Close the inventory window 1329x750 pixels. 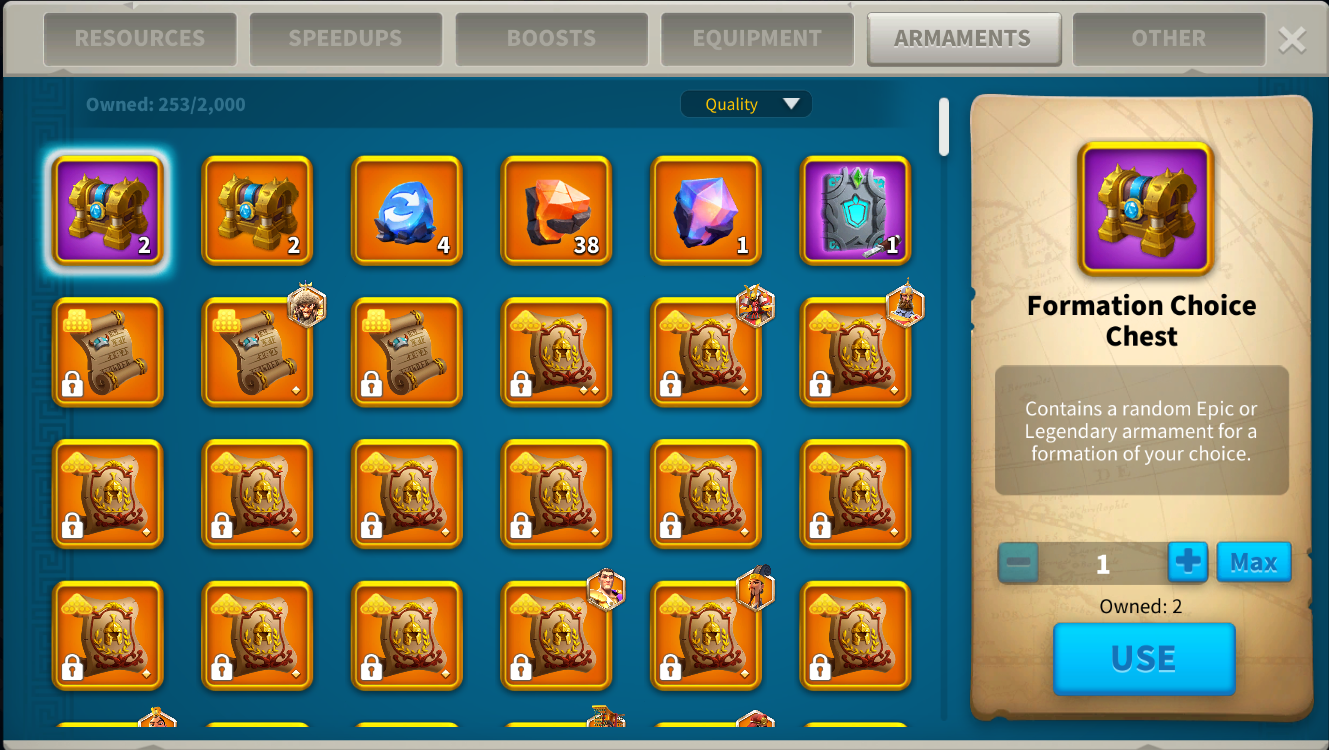pos(1292,39)
